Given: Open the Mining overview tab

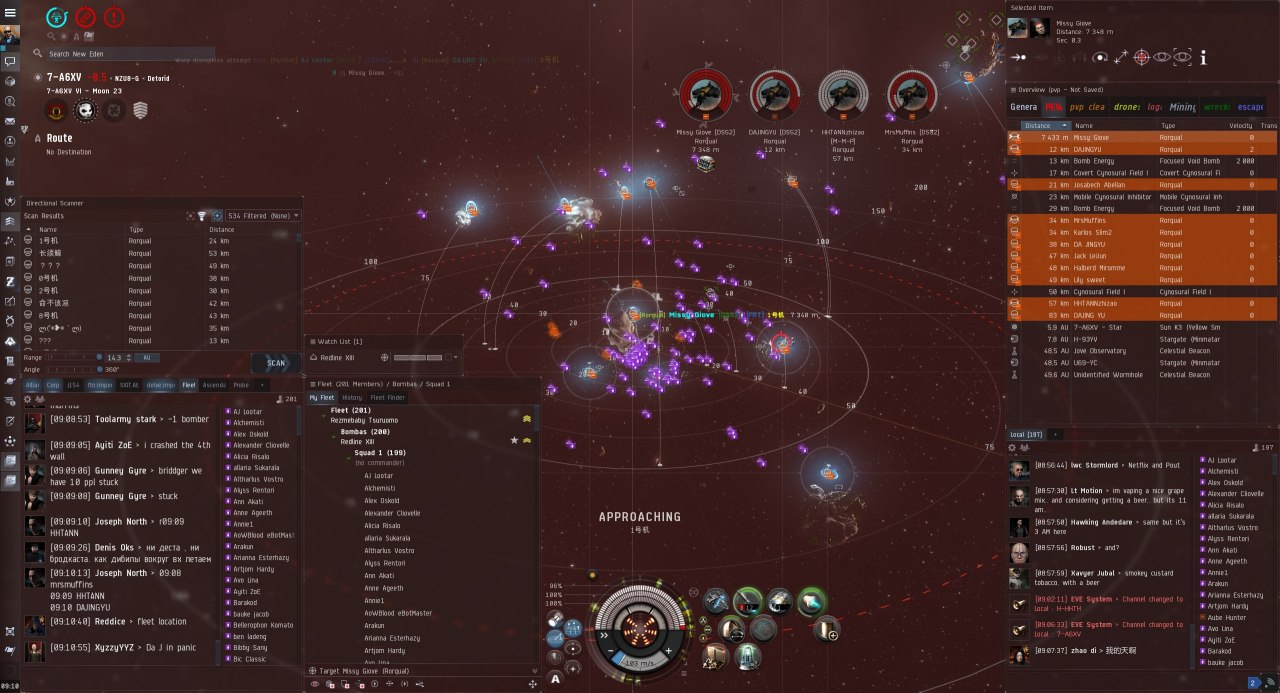Looking at the screenshot, I should point(1182,107).
